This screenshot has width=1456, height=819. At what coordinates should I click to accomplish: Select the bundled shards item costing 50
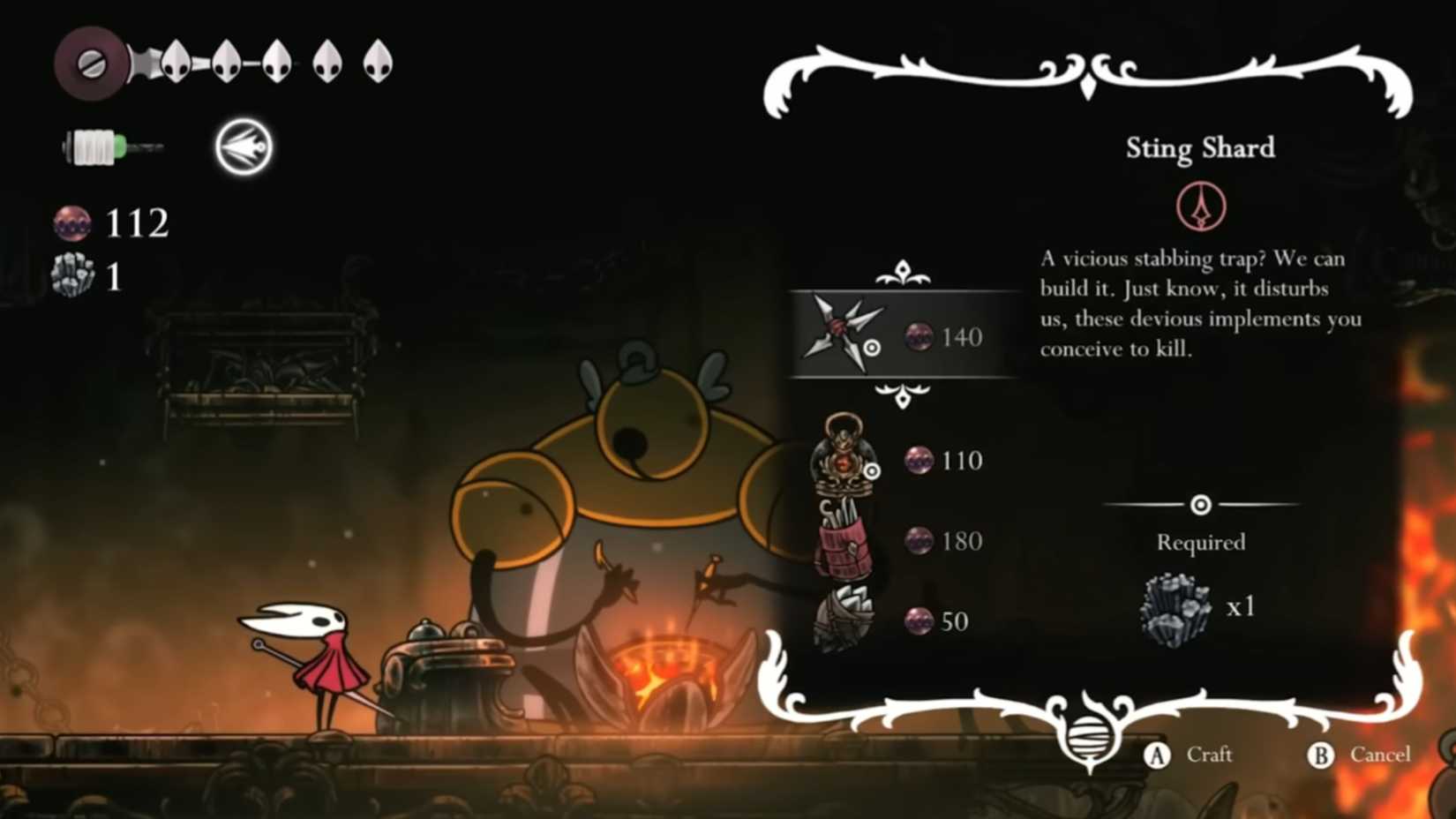844,620
